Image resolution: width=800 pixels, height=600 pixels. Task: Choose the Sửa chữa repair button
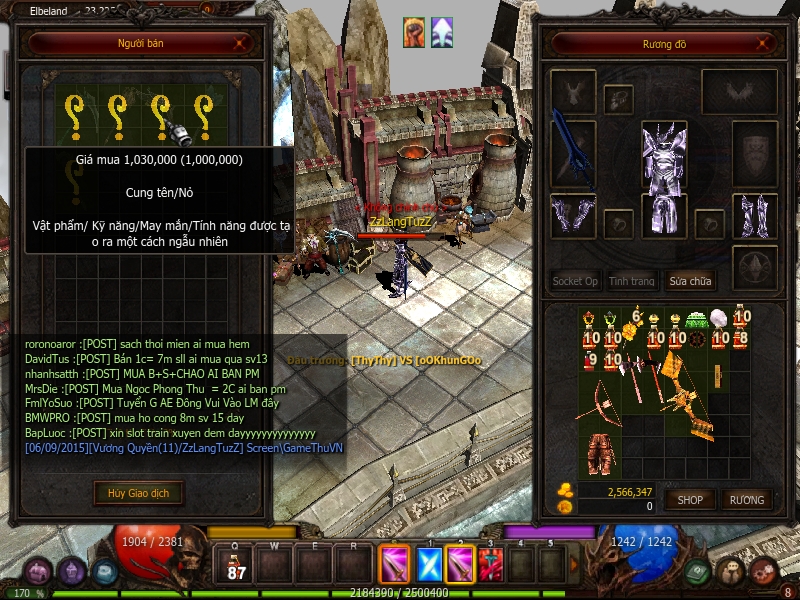pos(691,281)
